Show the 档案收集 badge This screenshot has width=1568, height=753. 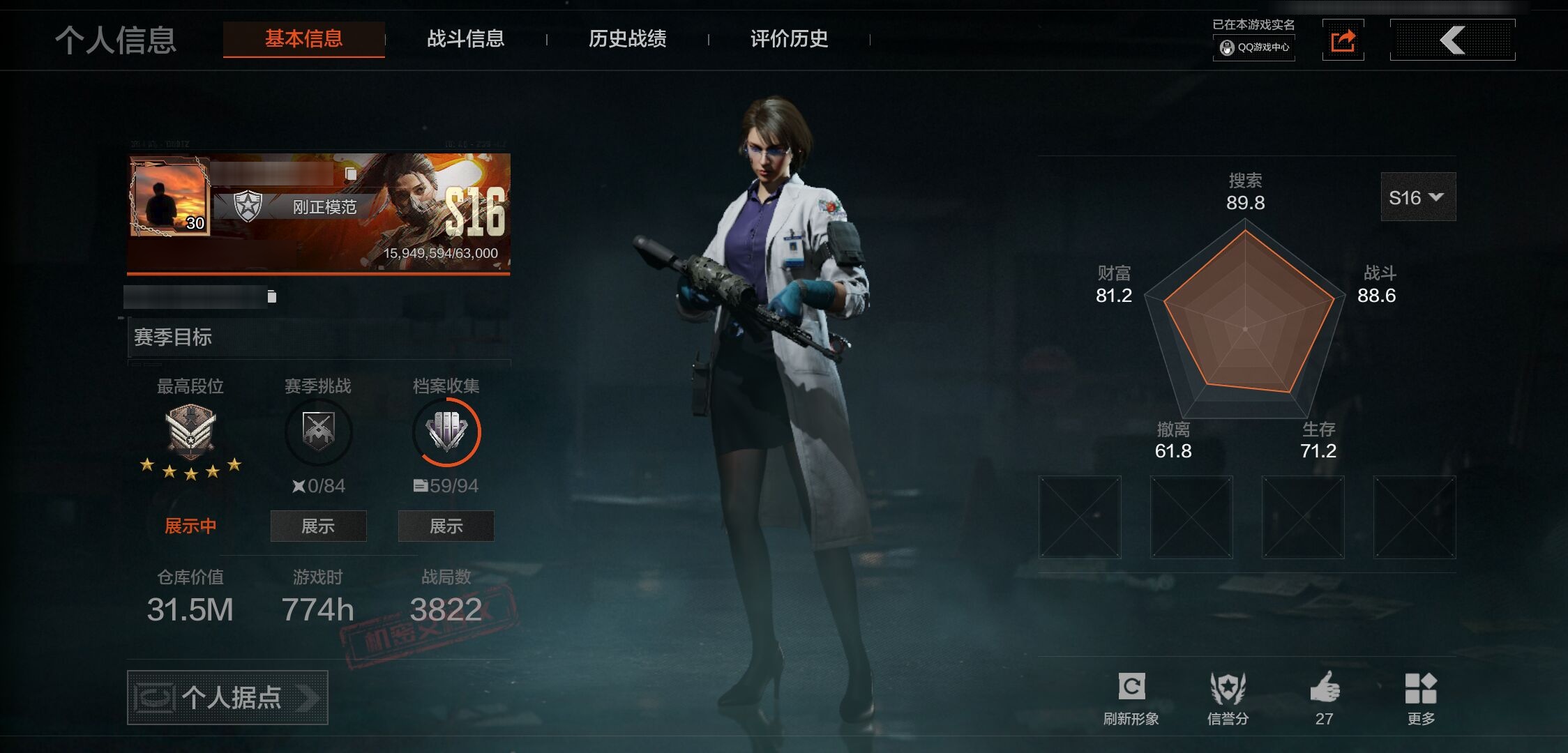446,526
